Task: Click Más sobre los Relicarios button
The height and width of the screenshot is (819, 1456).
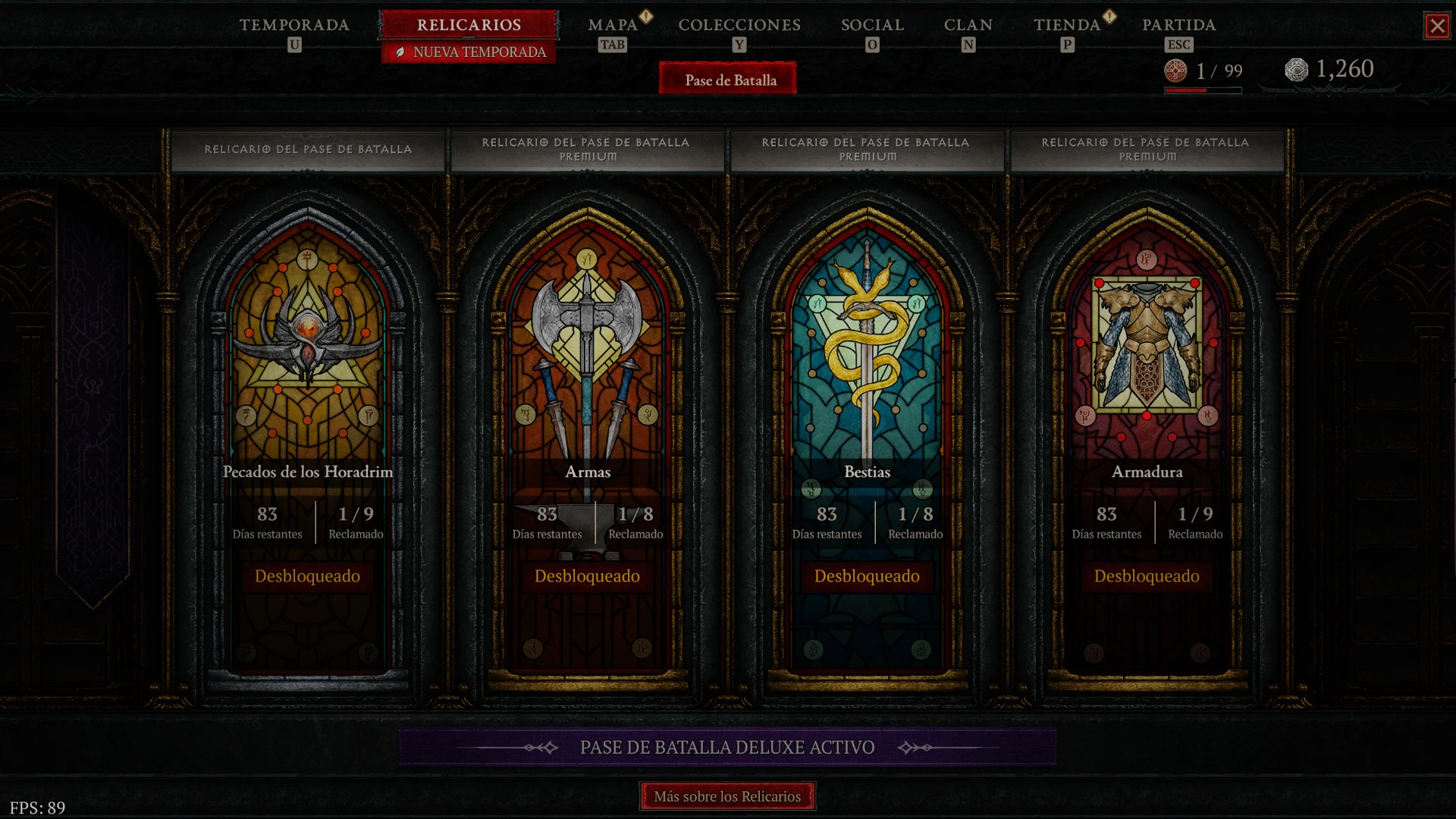Action: pyautogui.click(x=727, y=796)
